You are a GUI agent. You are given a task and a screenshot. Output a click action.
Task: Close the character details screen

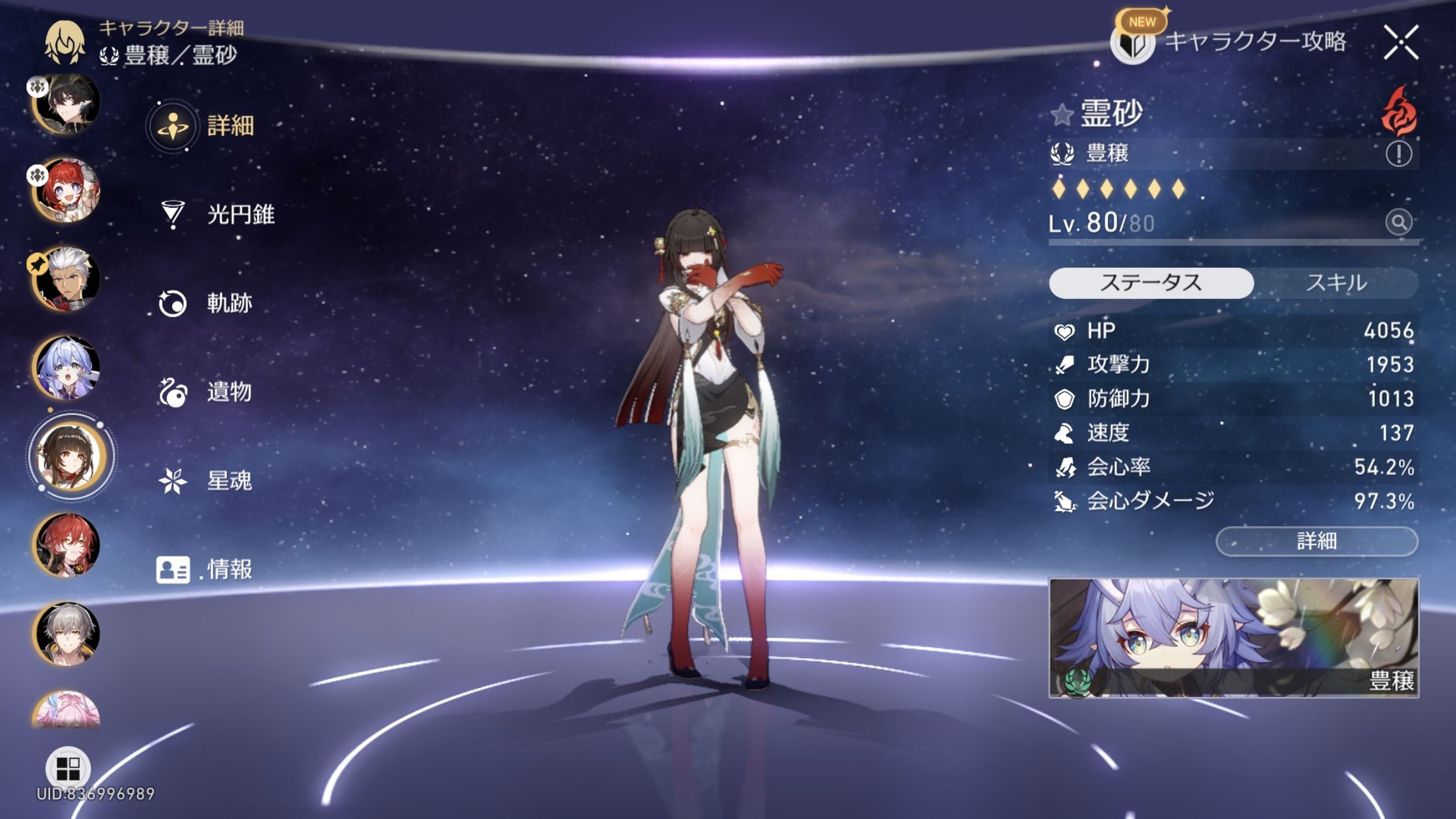click(x=1401, y=43)
